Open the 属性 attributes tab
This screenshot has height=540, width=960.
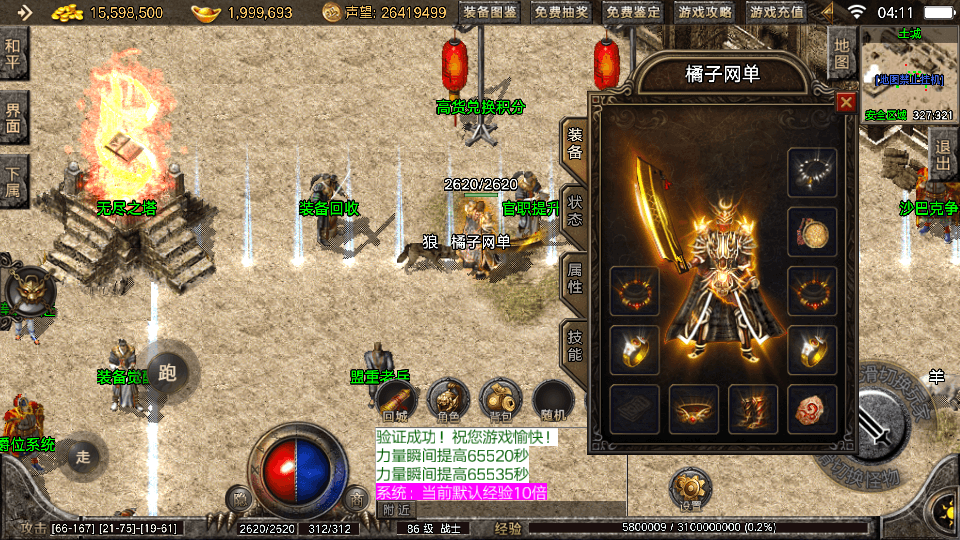575,276
